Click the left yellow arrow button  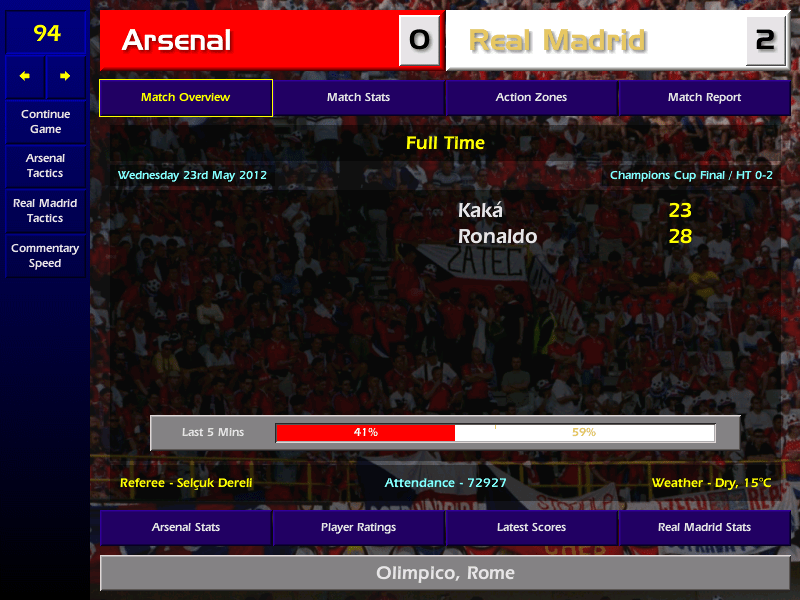coord(25,76)
